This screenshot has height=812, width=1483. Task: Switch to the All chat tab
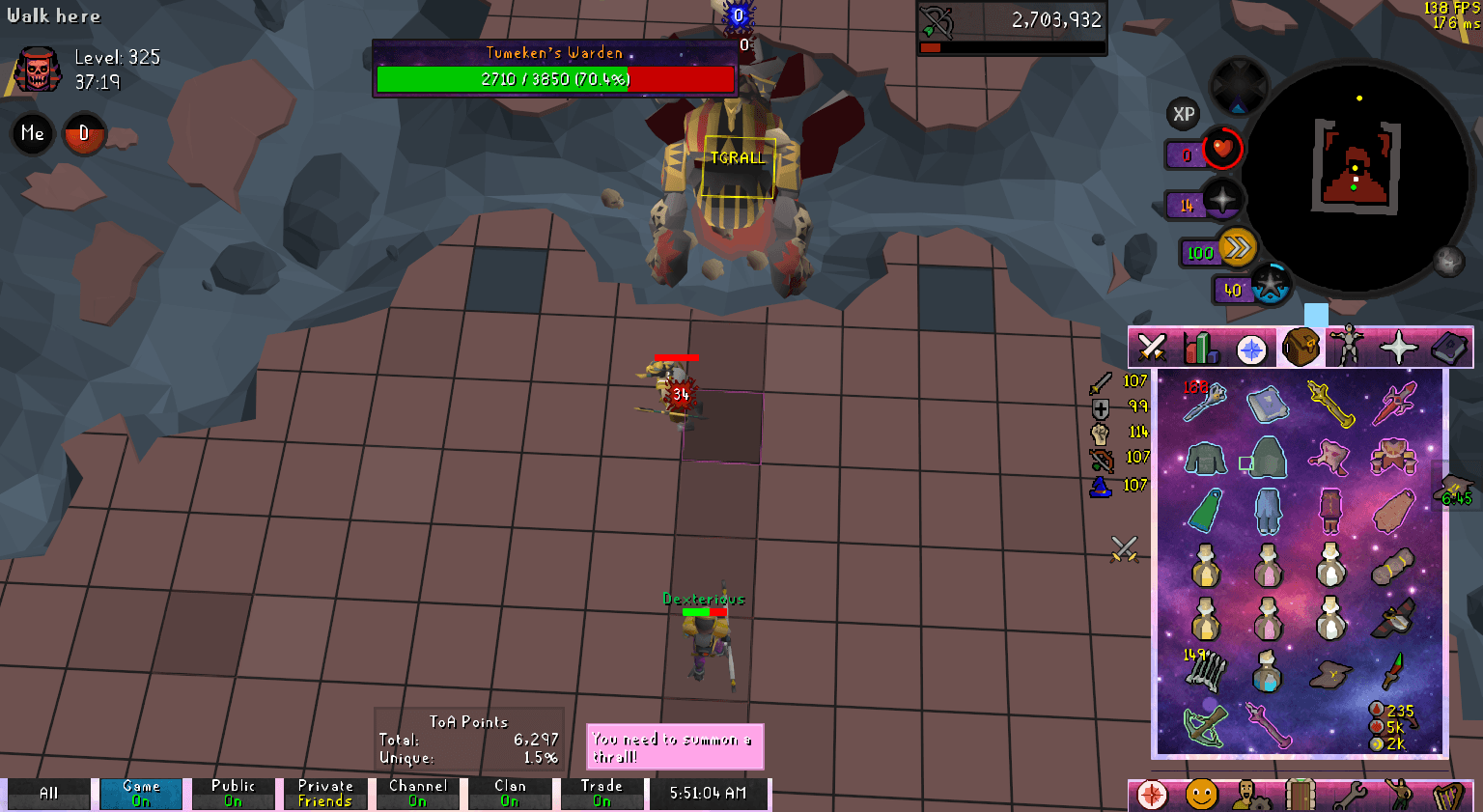pyautogui.click(x=48, y=793)
